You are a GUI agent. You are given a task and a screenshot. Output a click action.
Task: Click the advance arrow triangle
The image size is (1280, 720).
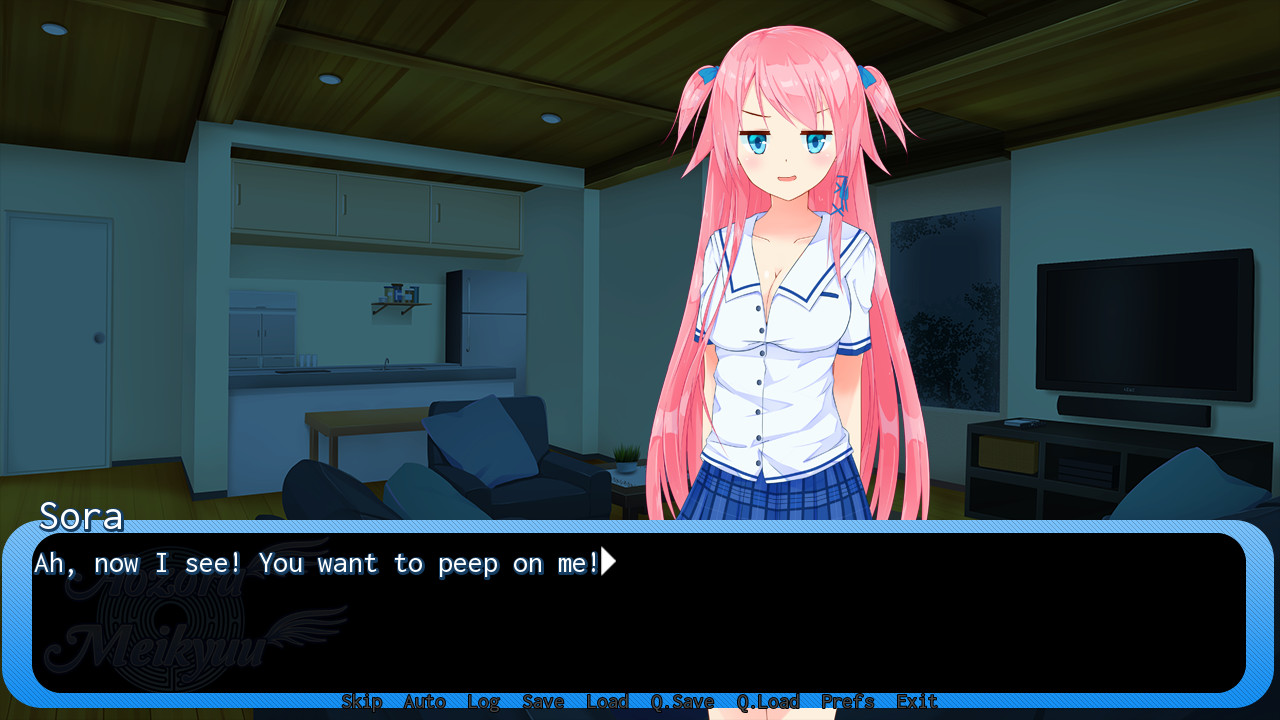point(607,562)
